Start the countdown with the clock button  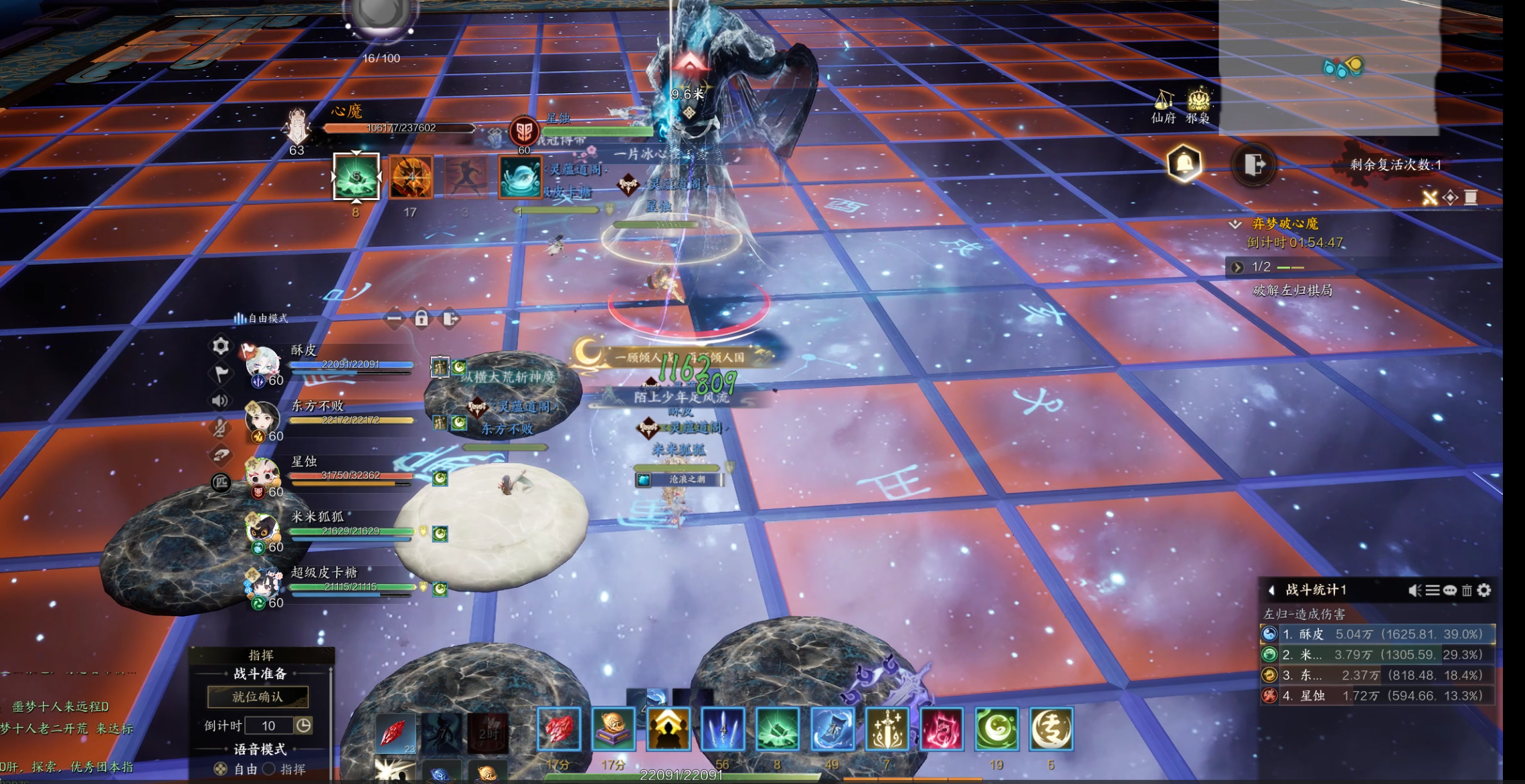click(x=304, y=726)
